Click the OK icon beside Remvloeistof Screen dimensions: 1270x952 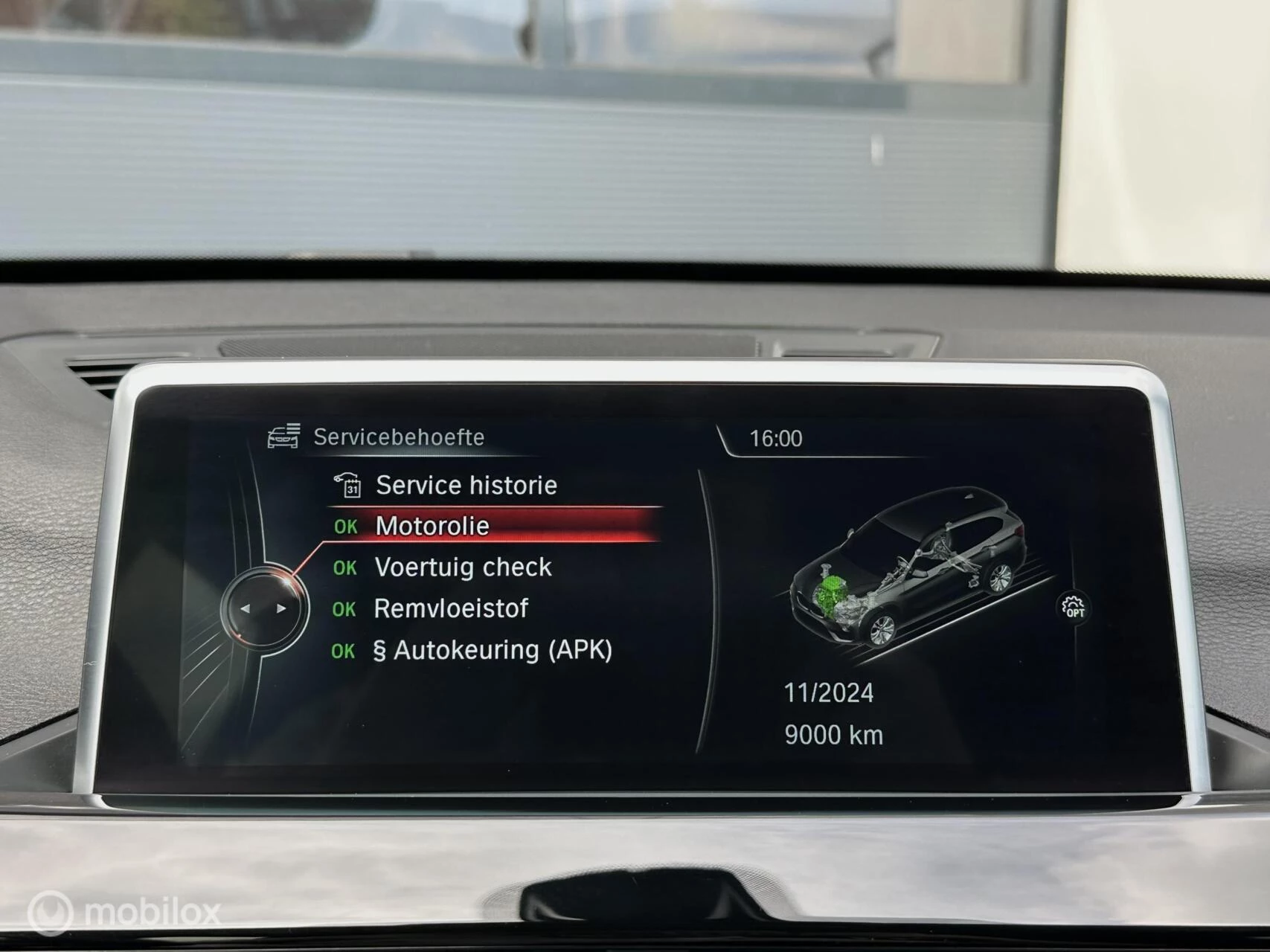(344, 609)
